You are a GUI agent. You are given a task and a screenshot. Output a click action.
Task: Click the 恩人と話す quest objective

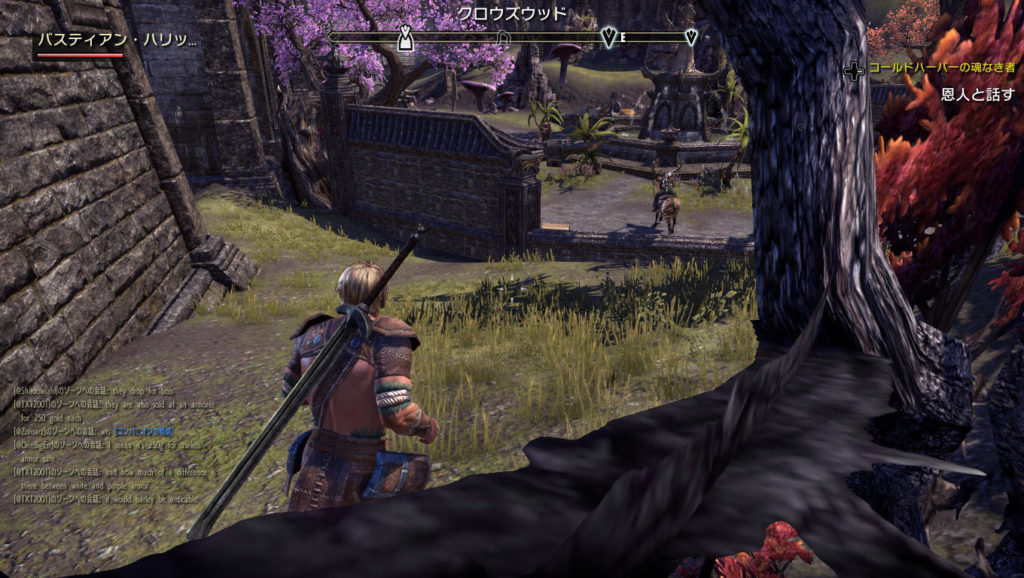click(x=978, y=92)
